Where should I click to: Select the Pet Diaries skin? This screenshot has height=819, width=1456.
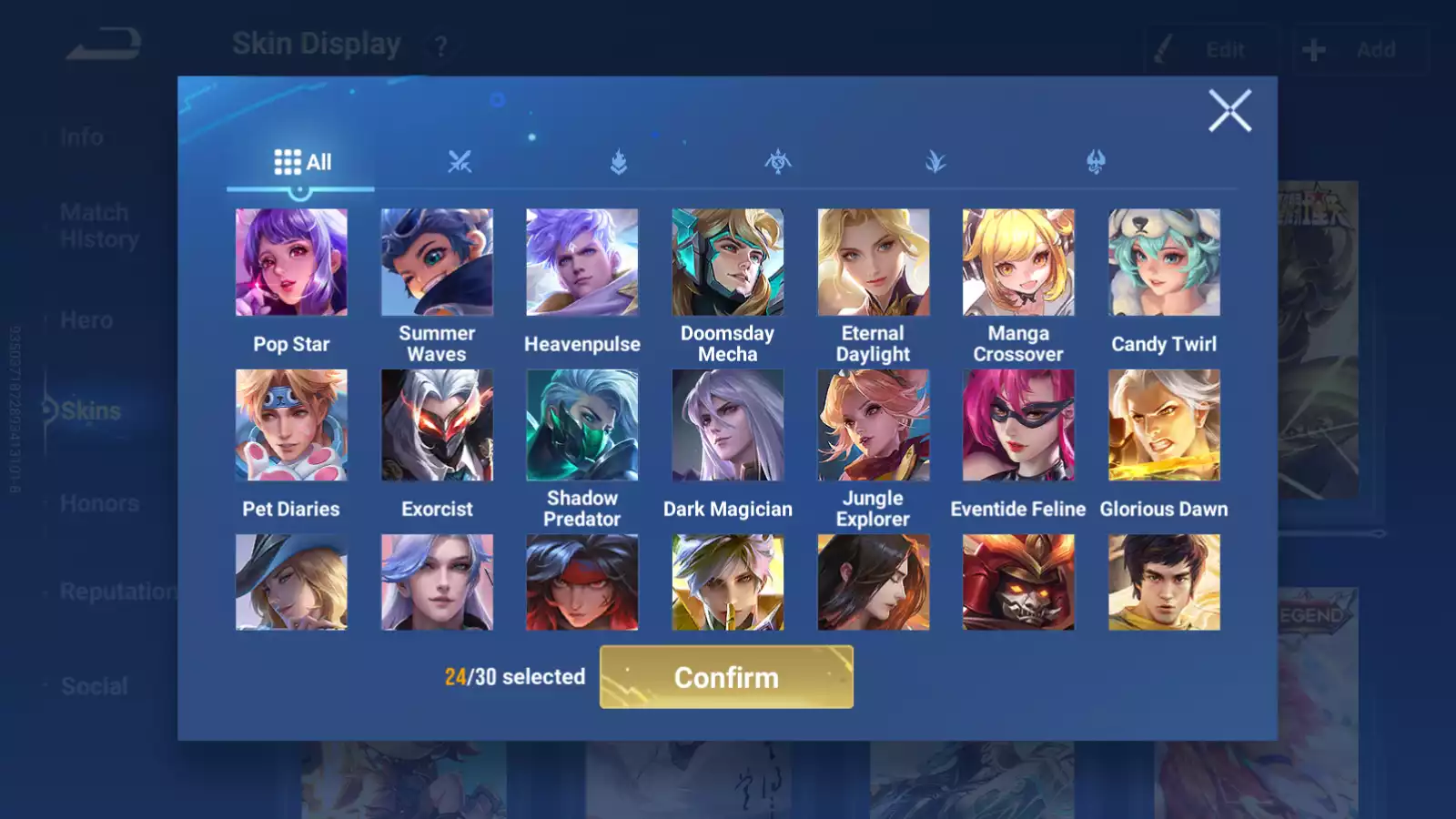click(x=291, y=425)
